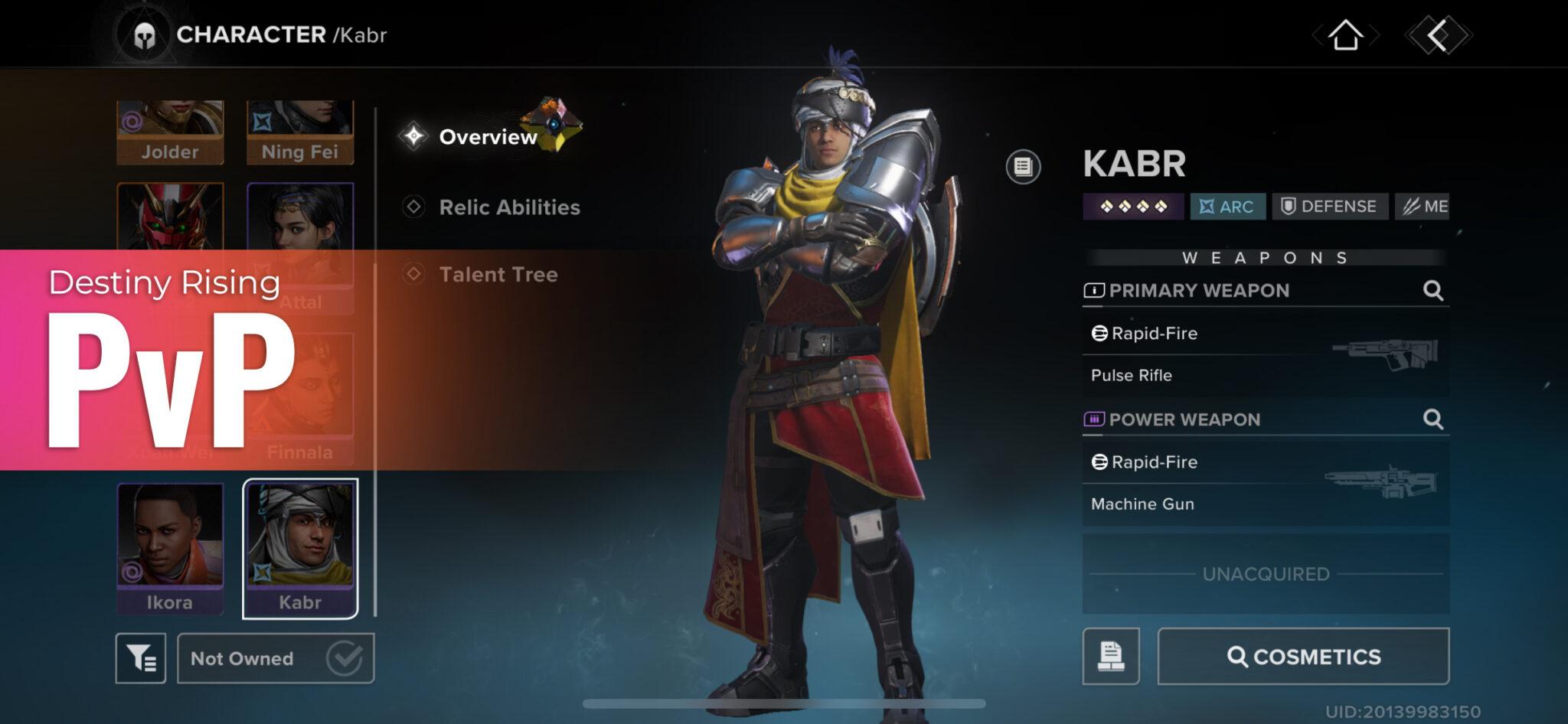Open the Cosmetics button
Screen dimensions: 1568x724
coord(1303,657)
